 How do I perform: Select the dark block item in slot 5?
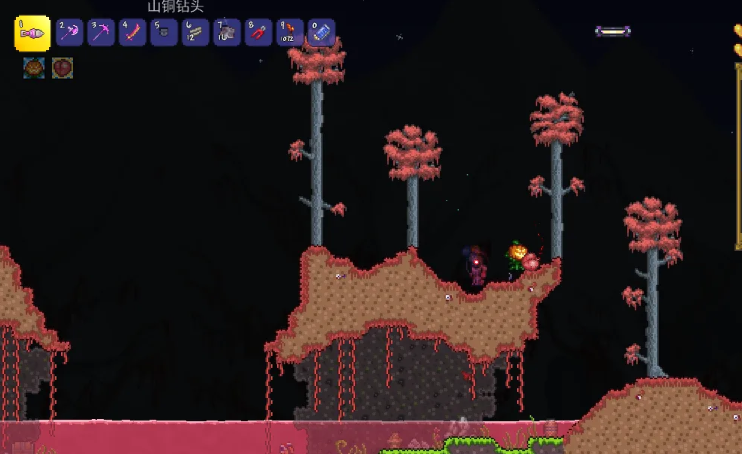pyautogui.click(x=164, y=33)
